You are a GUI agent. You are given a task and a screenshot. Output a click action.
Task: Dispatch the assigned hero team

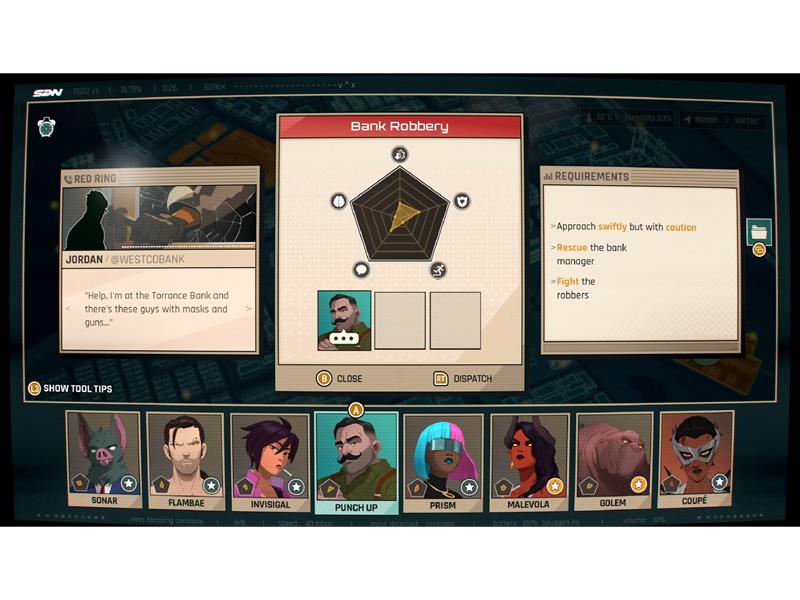point(463,379)
